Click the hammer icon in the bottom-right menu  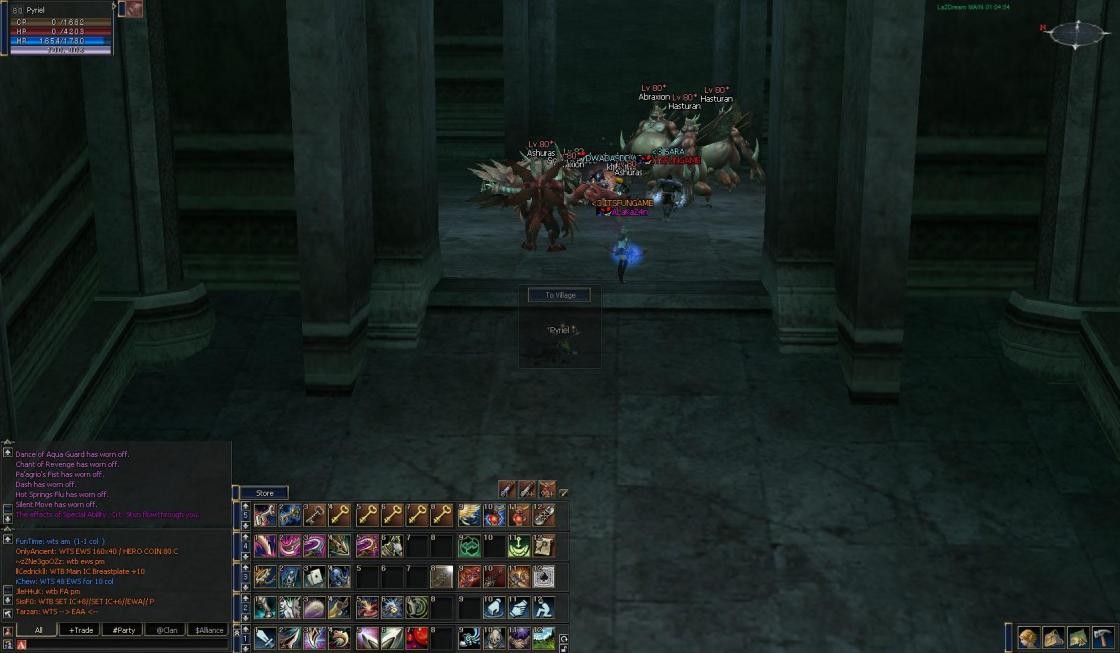click(x=1102, y=638)
